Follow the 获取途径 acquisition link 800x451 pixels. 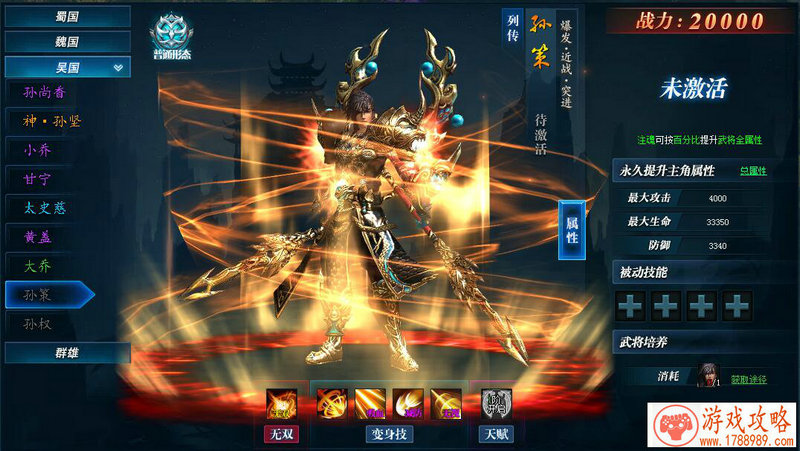749,379
